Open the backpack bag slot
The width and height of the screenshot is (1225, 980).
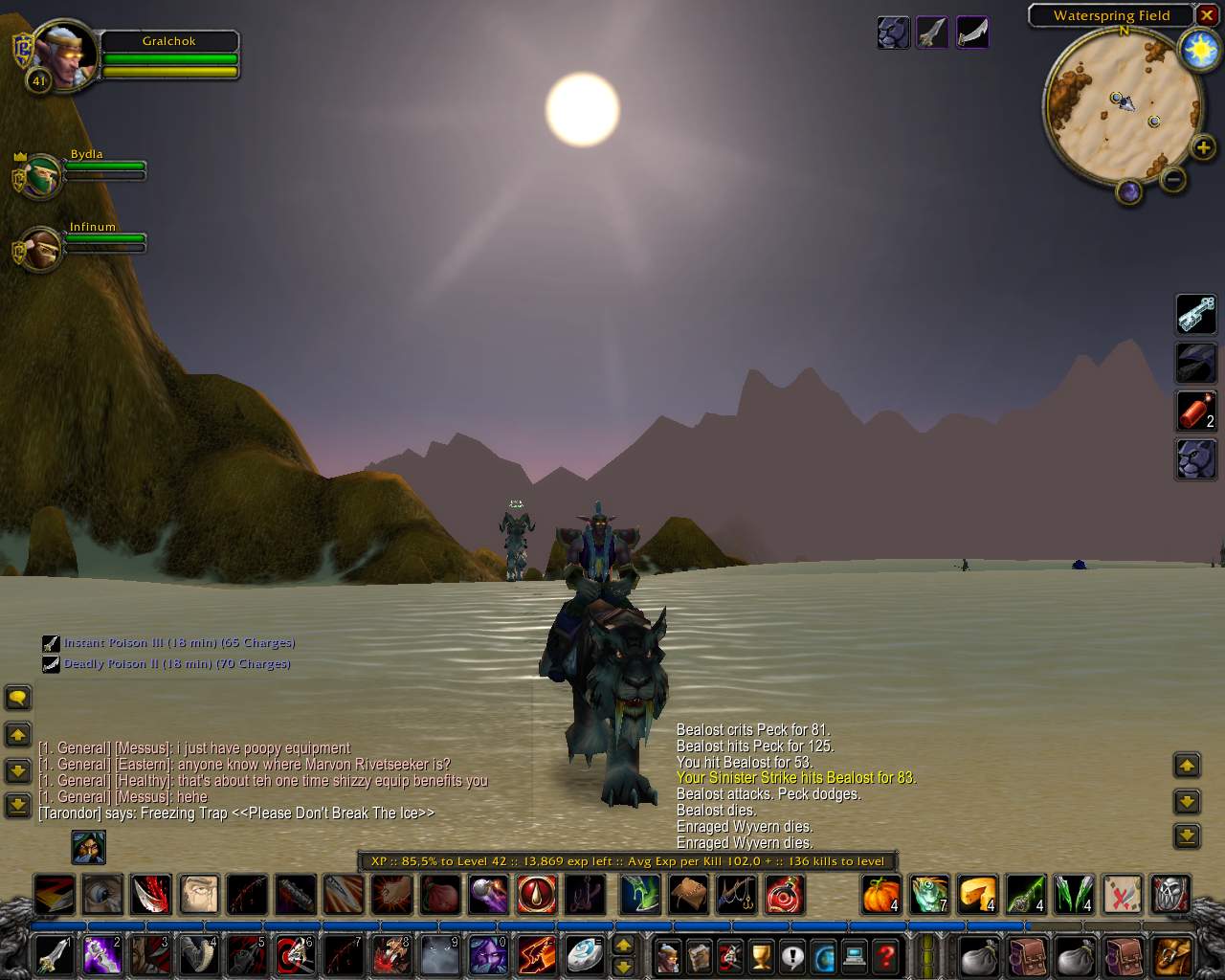tap(1172, 955)
